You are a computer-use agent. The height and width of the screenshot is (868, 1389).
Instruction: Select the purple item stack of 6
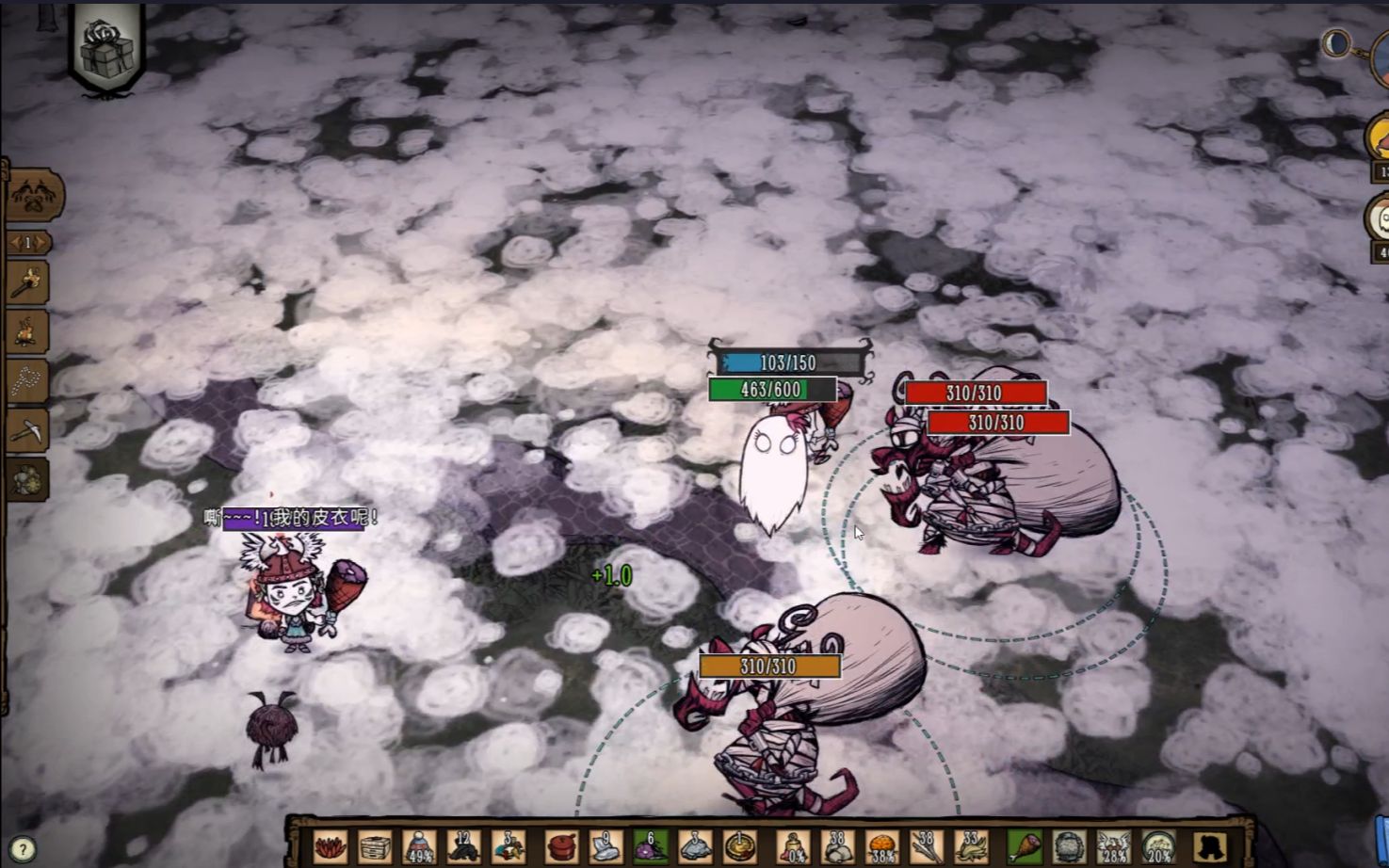click(651, 846)
